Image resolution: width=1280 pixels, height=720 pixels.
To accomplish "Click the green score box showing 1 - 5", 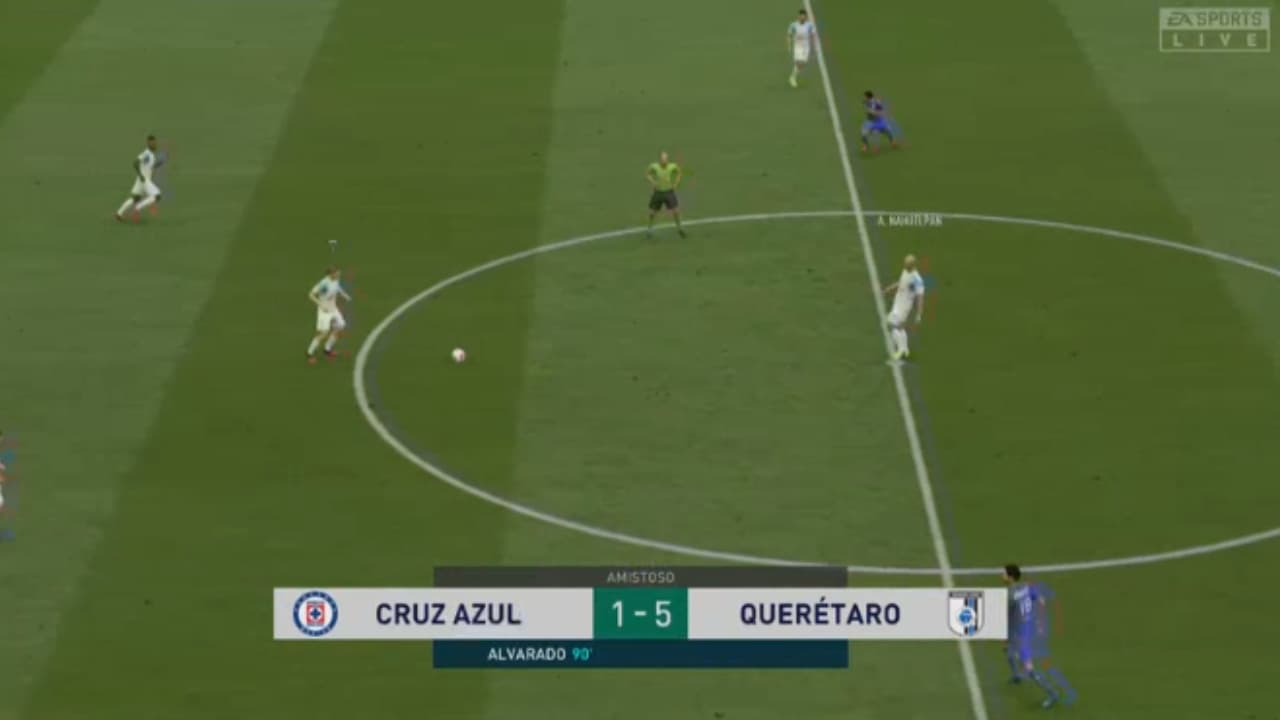I will pyautogui.click(x=640, y=614).
